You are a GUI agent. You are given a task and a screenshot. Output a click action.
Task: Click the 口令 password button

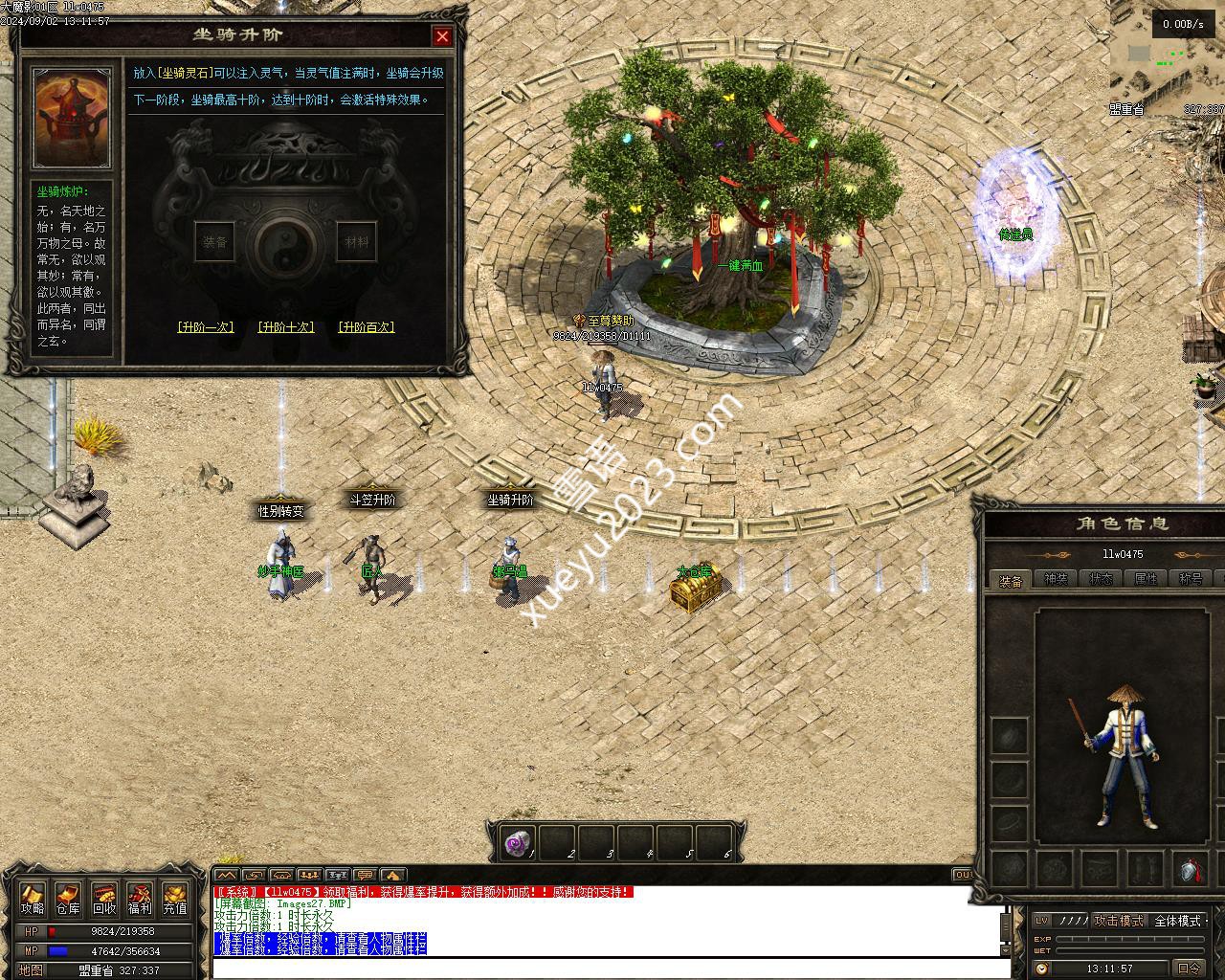[1190, 969]
